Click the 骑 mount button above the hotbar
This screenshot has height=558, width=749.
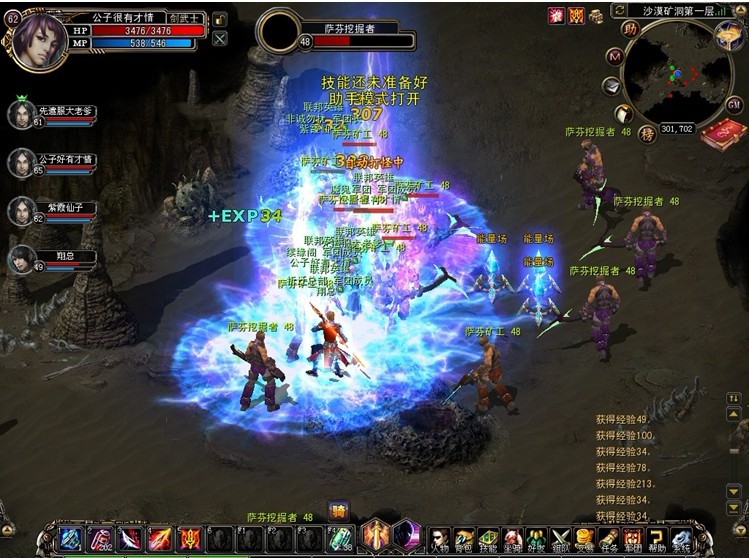pos(338,510)
